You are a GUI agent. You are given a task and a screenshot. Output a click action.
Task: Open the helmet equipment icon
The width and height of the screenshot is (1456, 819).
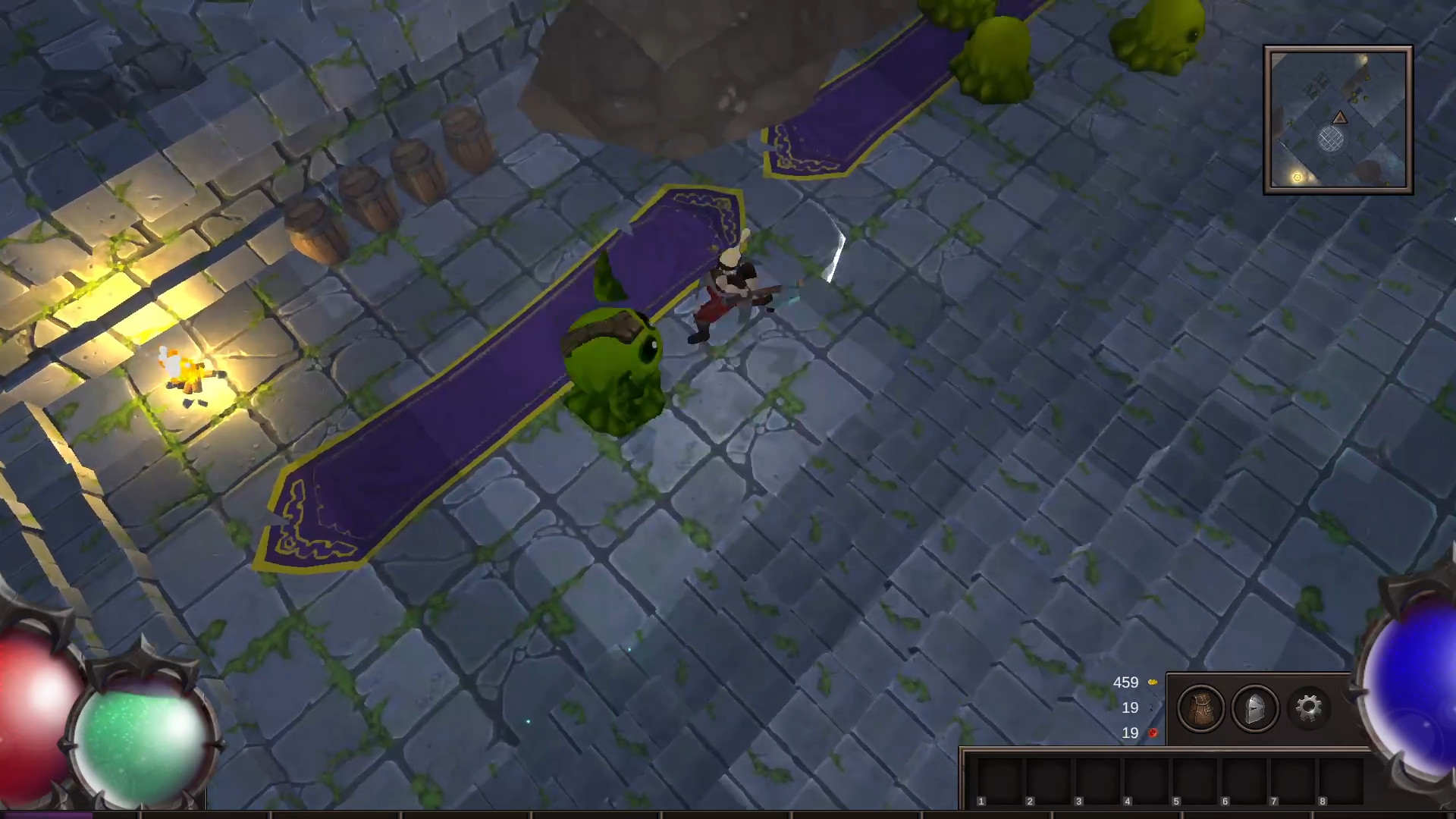click(1256, 708)
